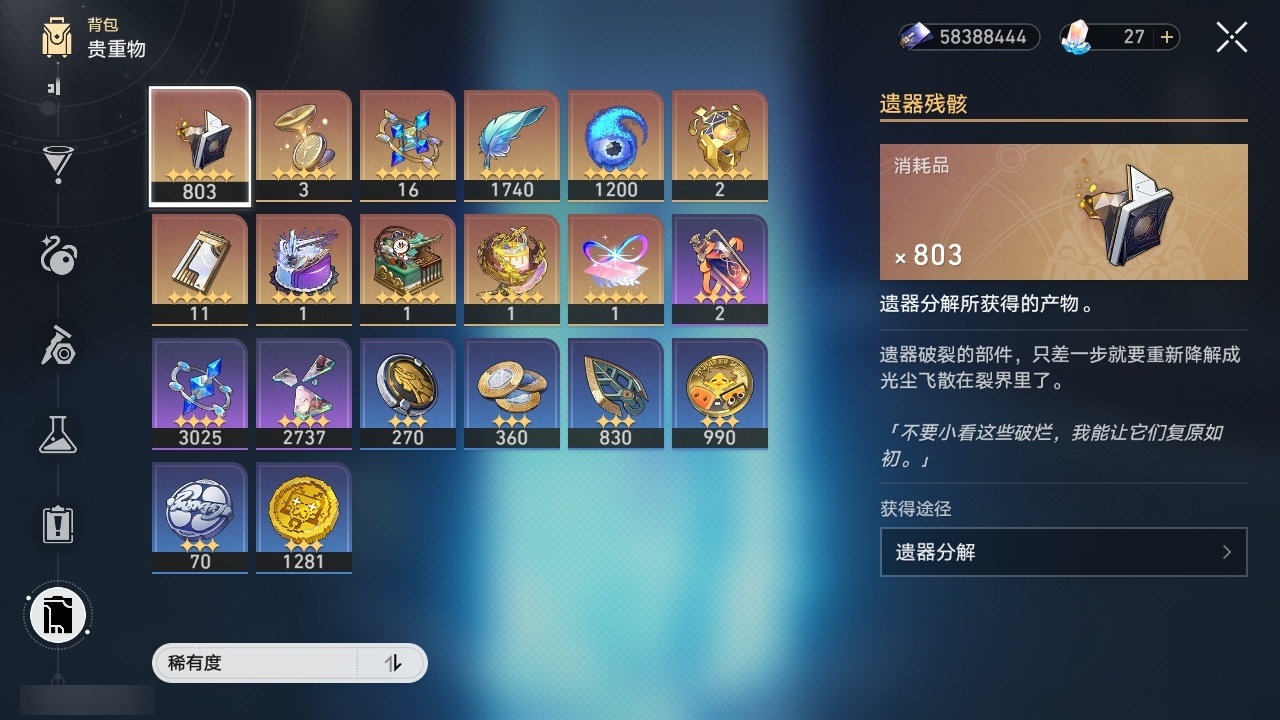This screenshot has height=720, width=1280.
Task: Click the highlighted valuables category icon
Action: click(x=57, y=615)
